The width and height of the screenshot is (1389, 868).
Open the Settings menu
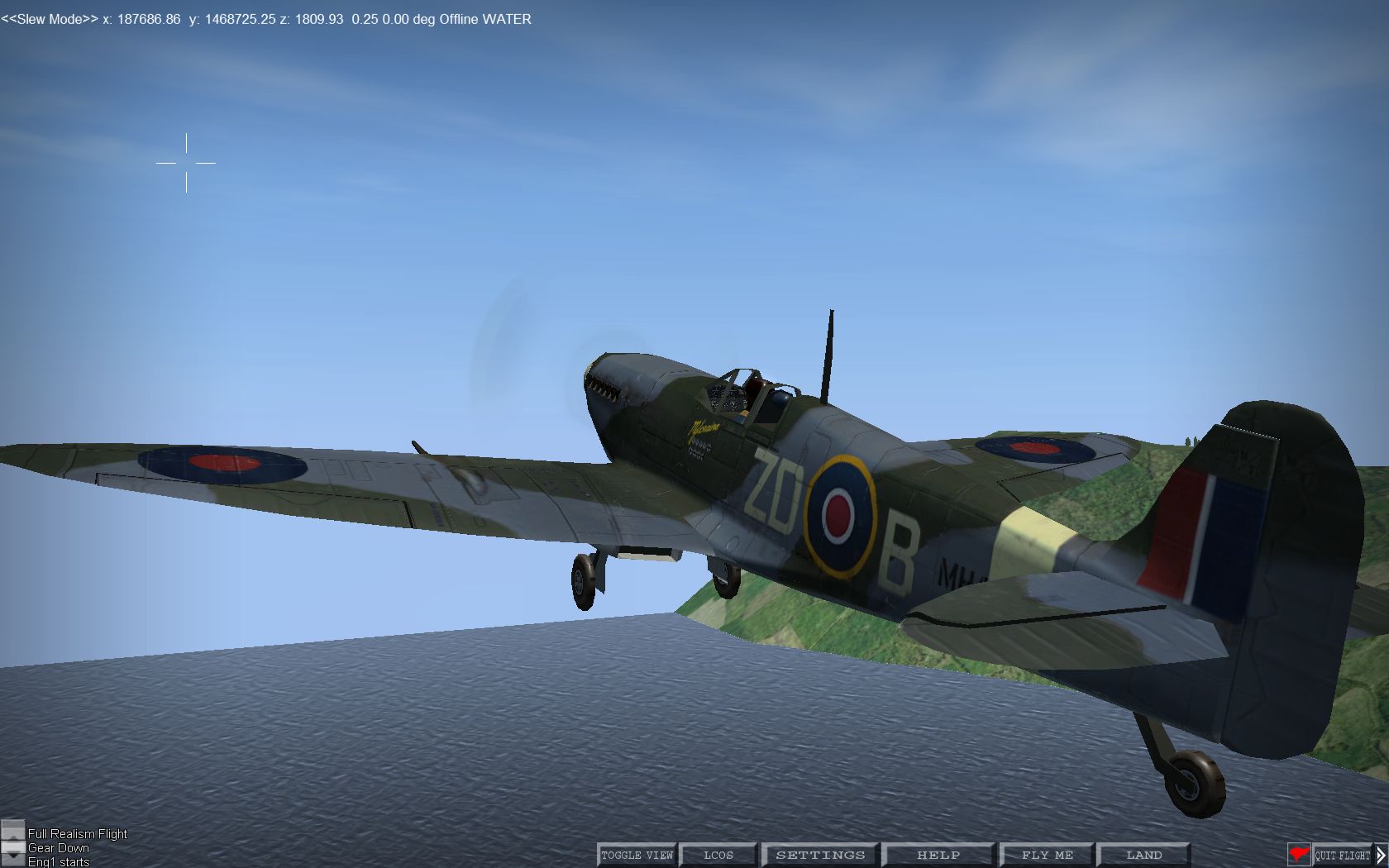click(819, 855)
